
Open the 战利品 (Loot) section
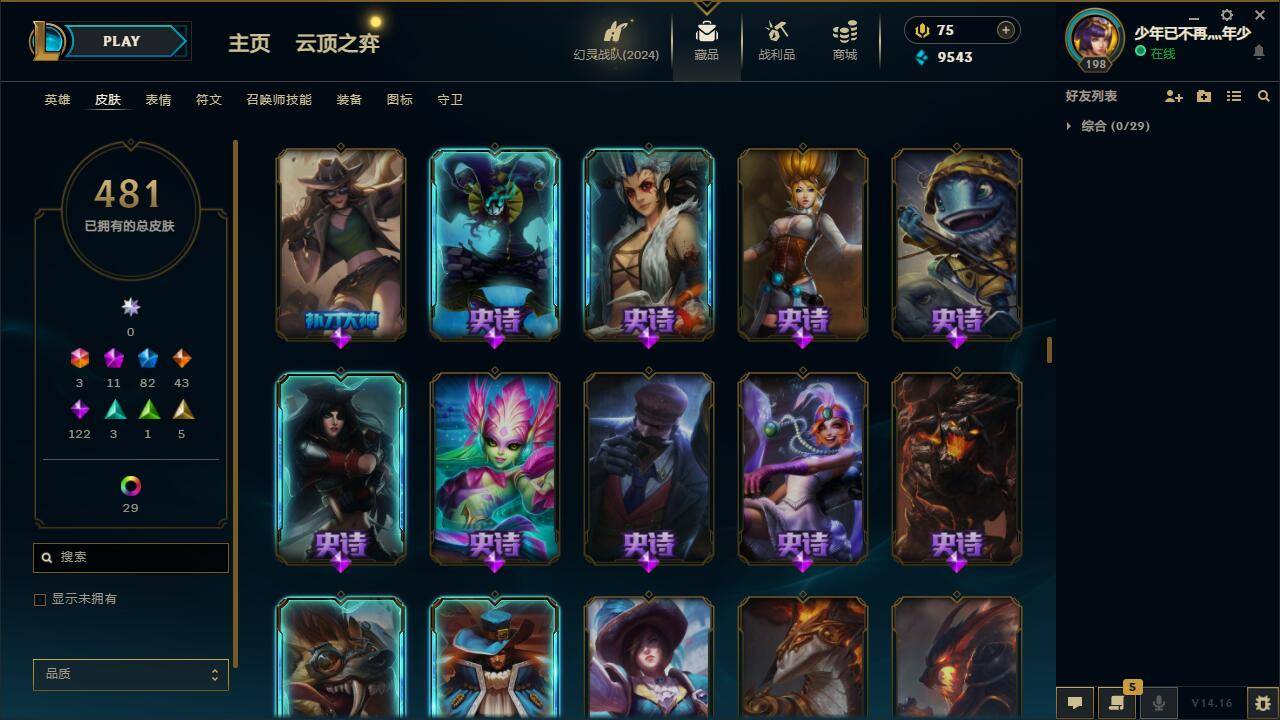point(776,40)
